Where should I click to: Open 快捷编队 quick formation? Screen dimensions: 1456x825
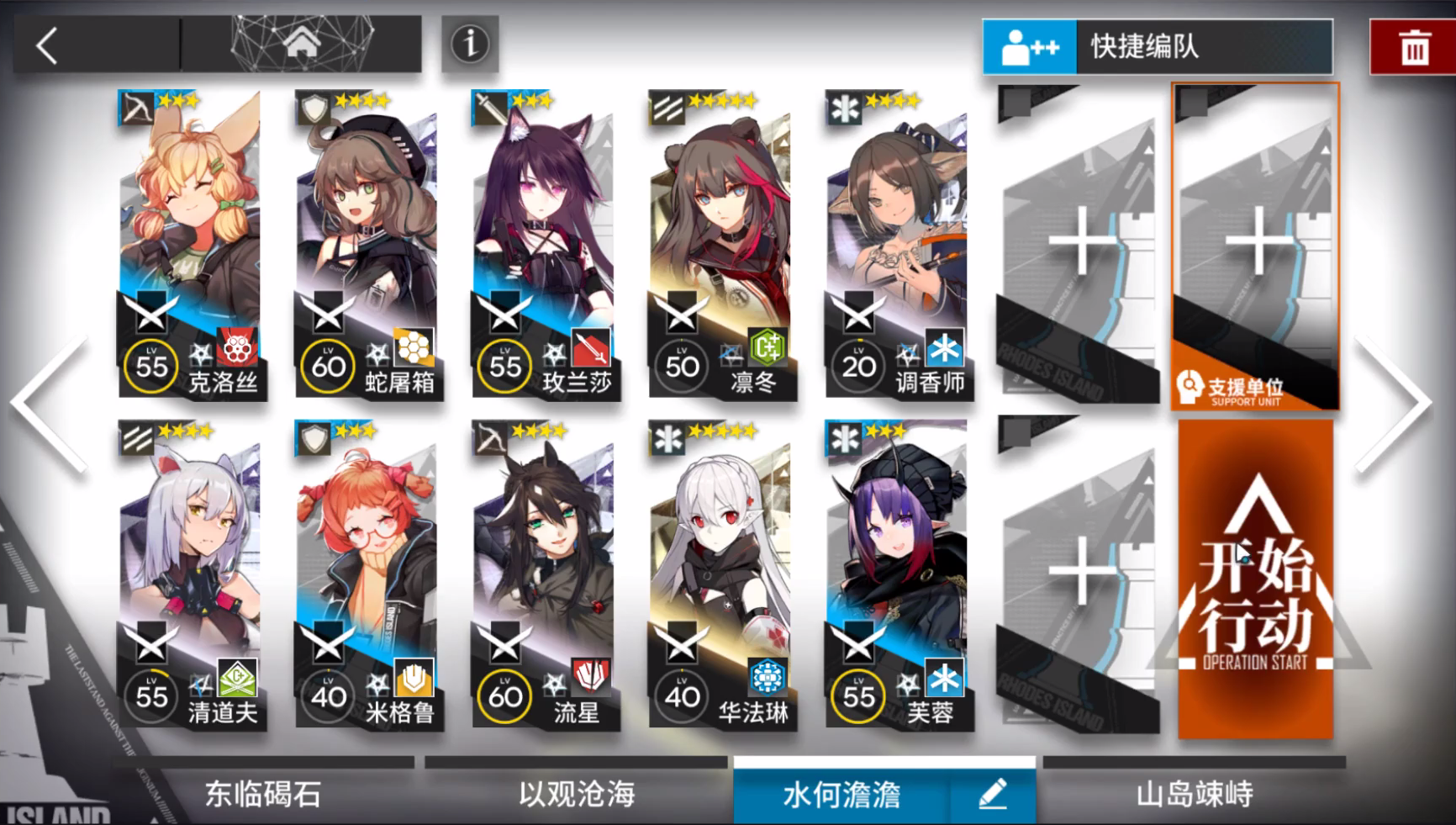[x=1160, y=48]
